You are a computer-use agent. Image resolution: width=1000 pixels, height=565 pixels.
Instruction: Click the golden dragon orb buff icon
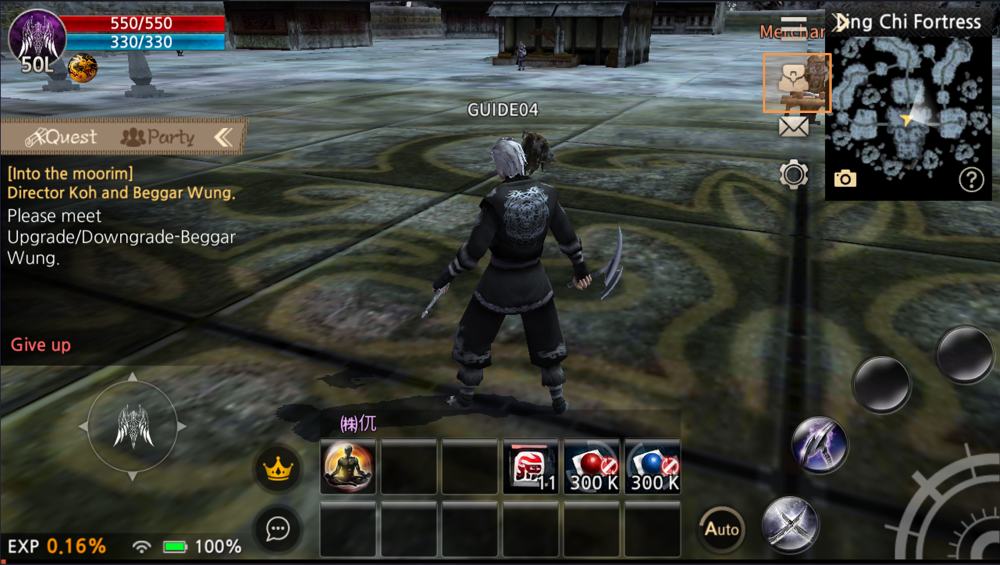pos(82,68)
